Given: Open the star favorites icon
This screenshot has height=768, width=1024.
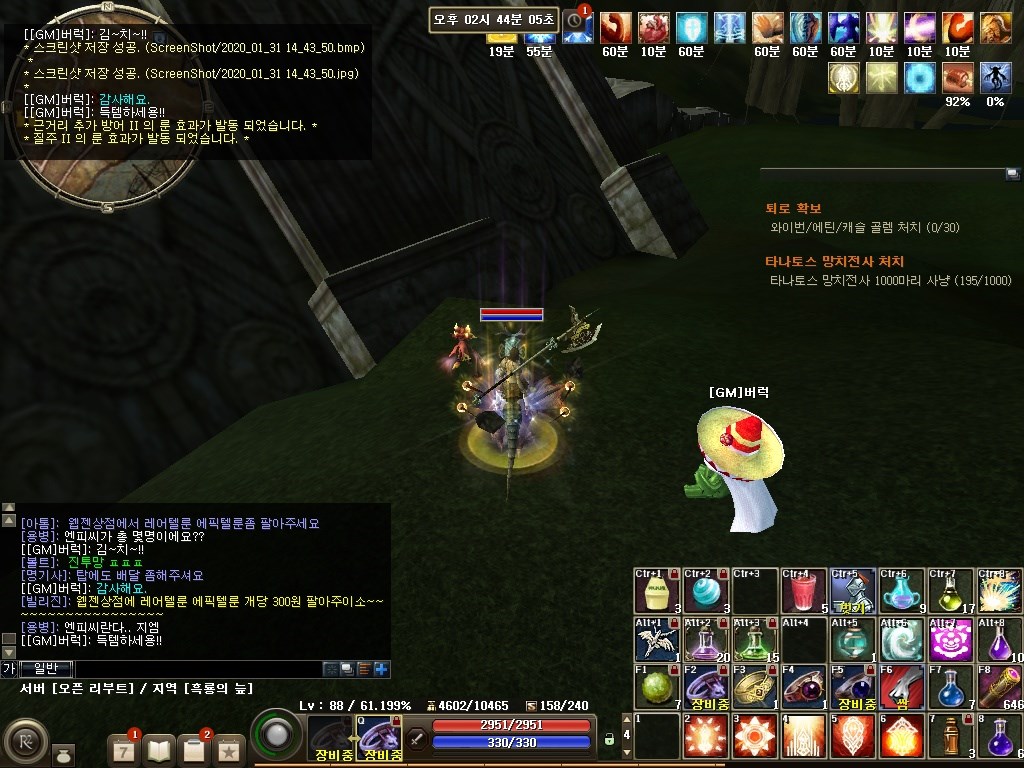Looking at the screenshot, I should click(229, 748).
